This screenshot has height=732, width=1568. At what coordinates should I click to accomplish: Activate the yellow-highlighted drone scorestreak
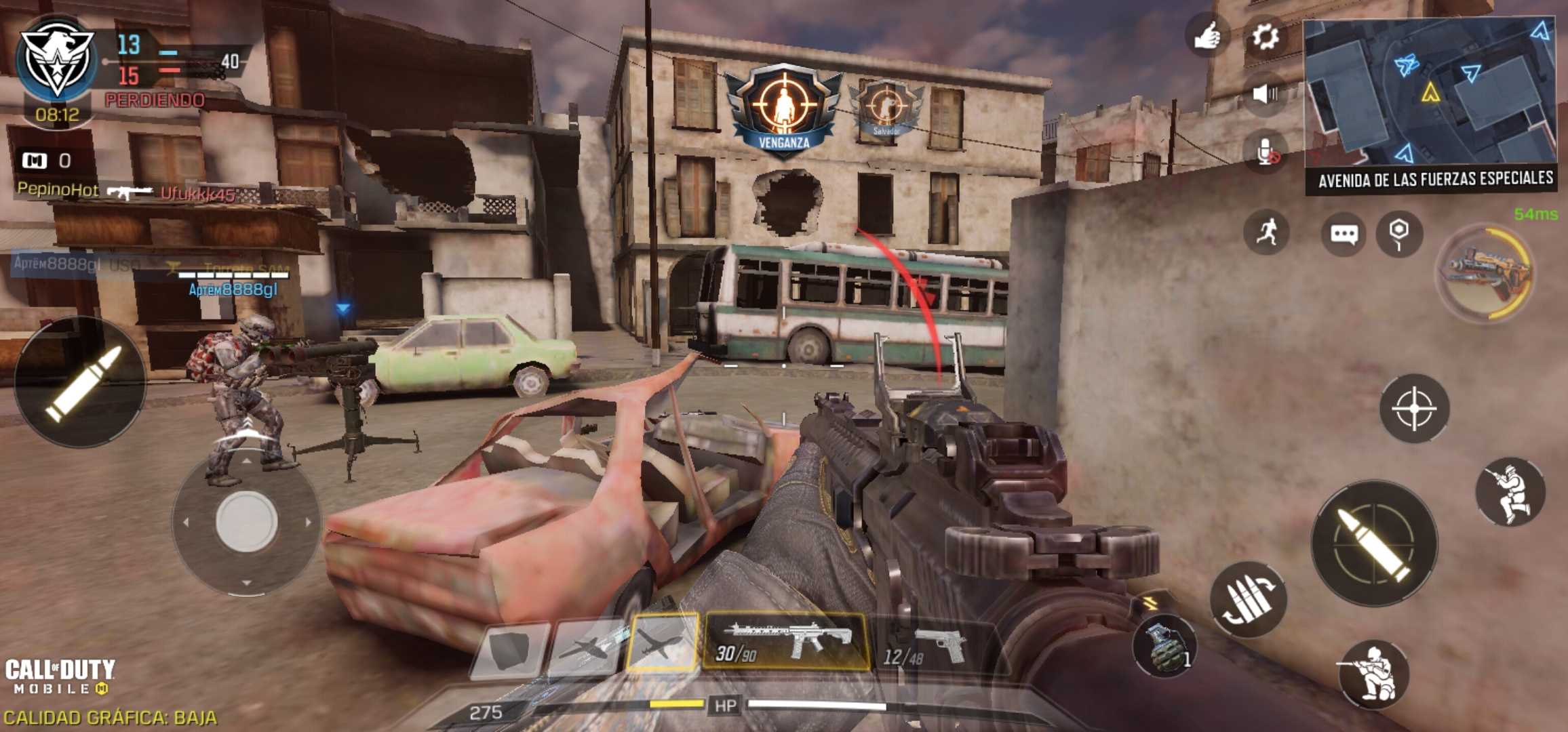click(x=661, y=642)
